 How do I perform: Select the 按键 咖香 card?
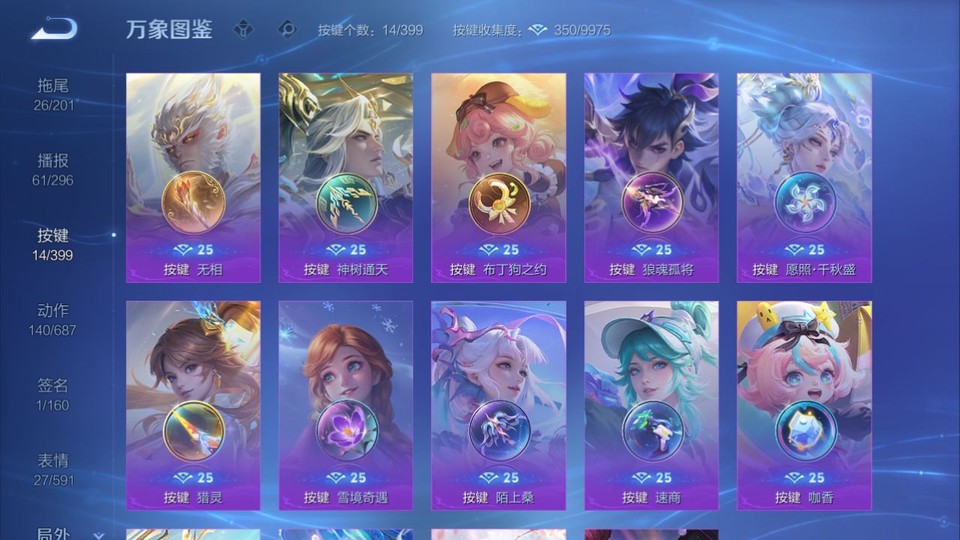[x=804, y=405]
